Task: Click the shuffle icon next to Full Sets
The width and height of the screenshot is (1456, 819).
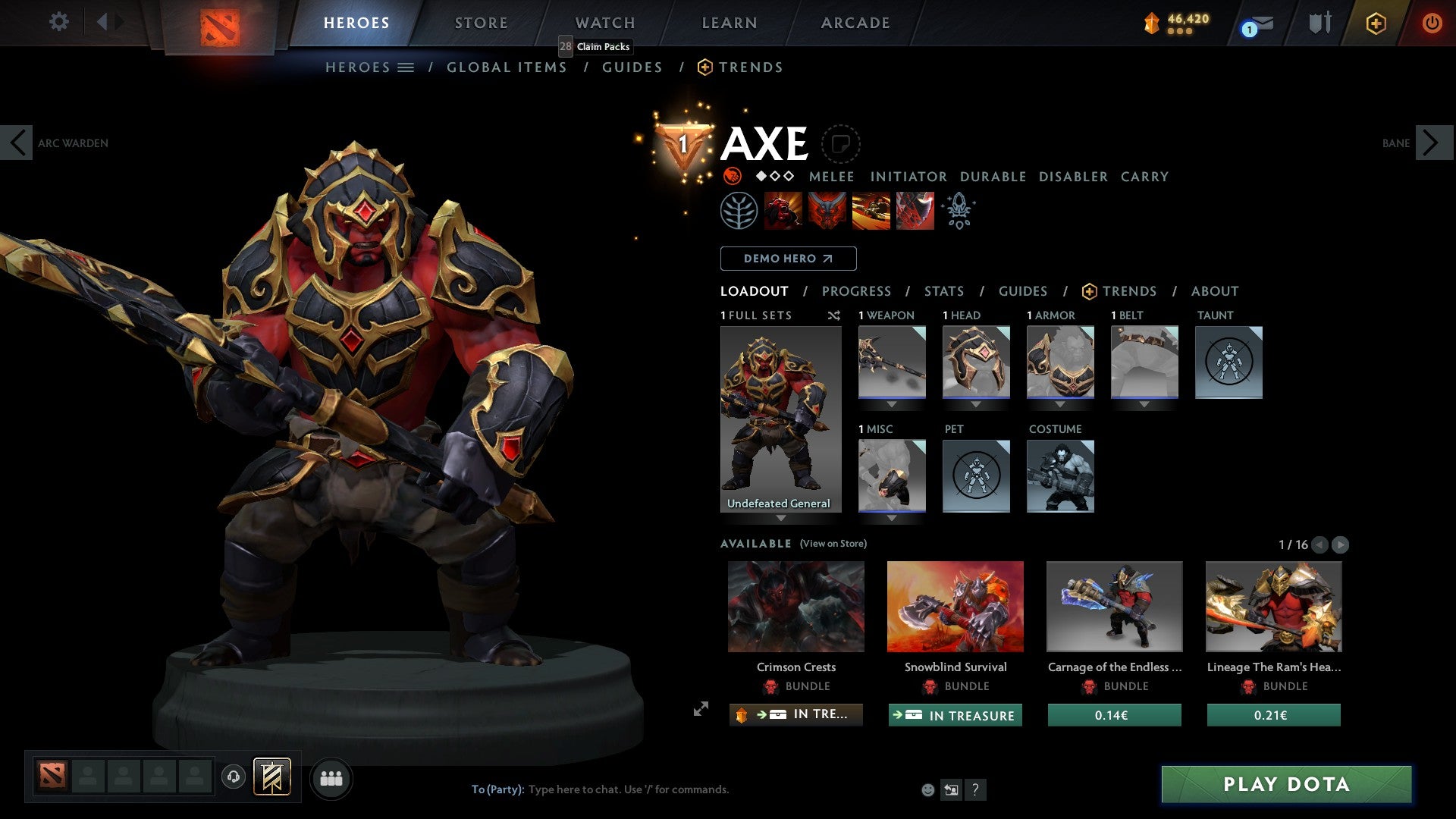Action: [833, 315]
